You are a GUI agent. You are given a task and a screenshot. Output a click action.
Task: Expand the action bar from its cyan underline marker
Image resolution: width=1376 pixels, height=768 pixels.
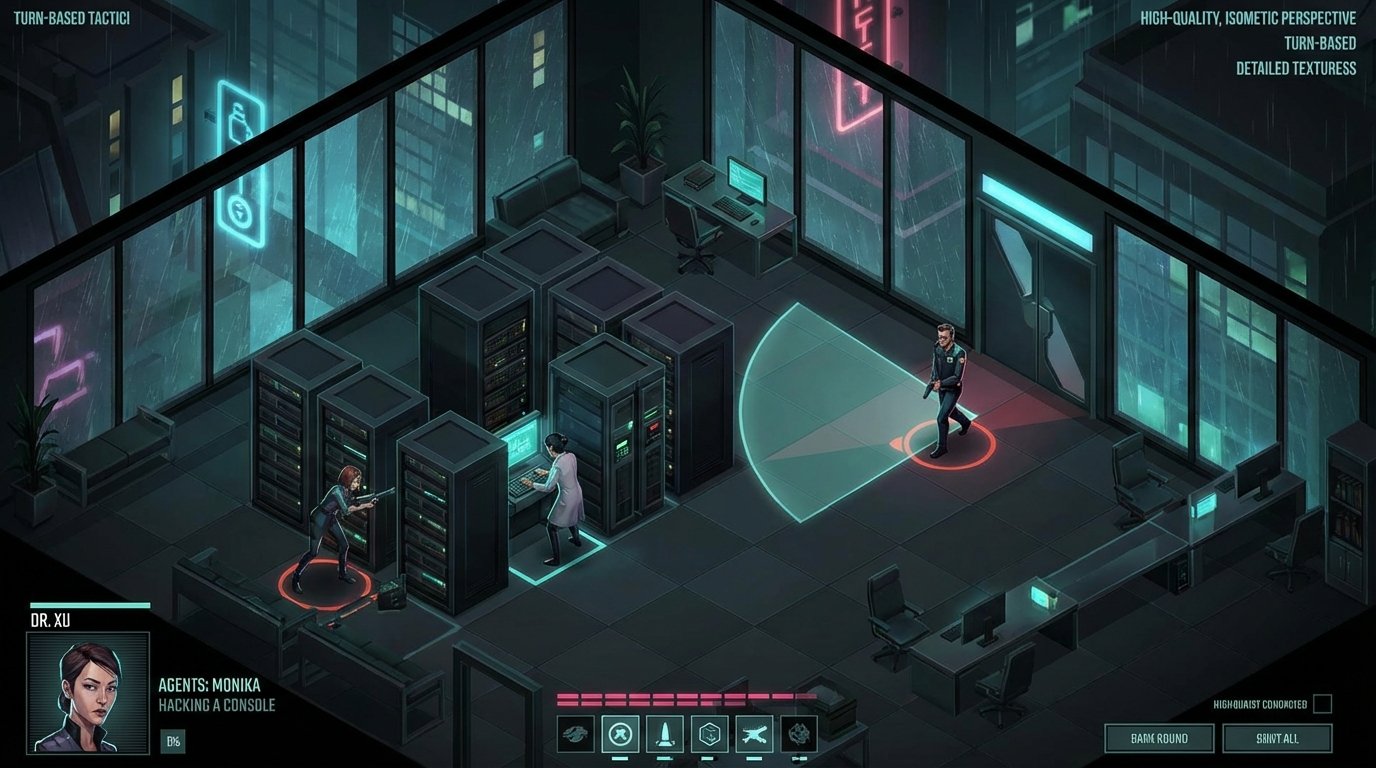pyautogui.click(x=620, y=757)
